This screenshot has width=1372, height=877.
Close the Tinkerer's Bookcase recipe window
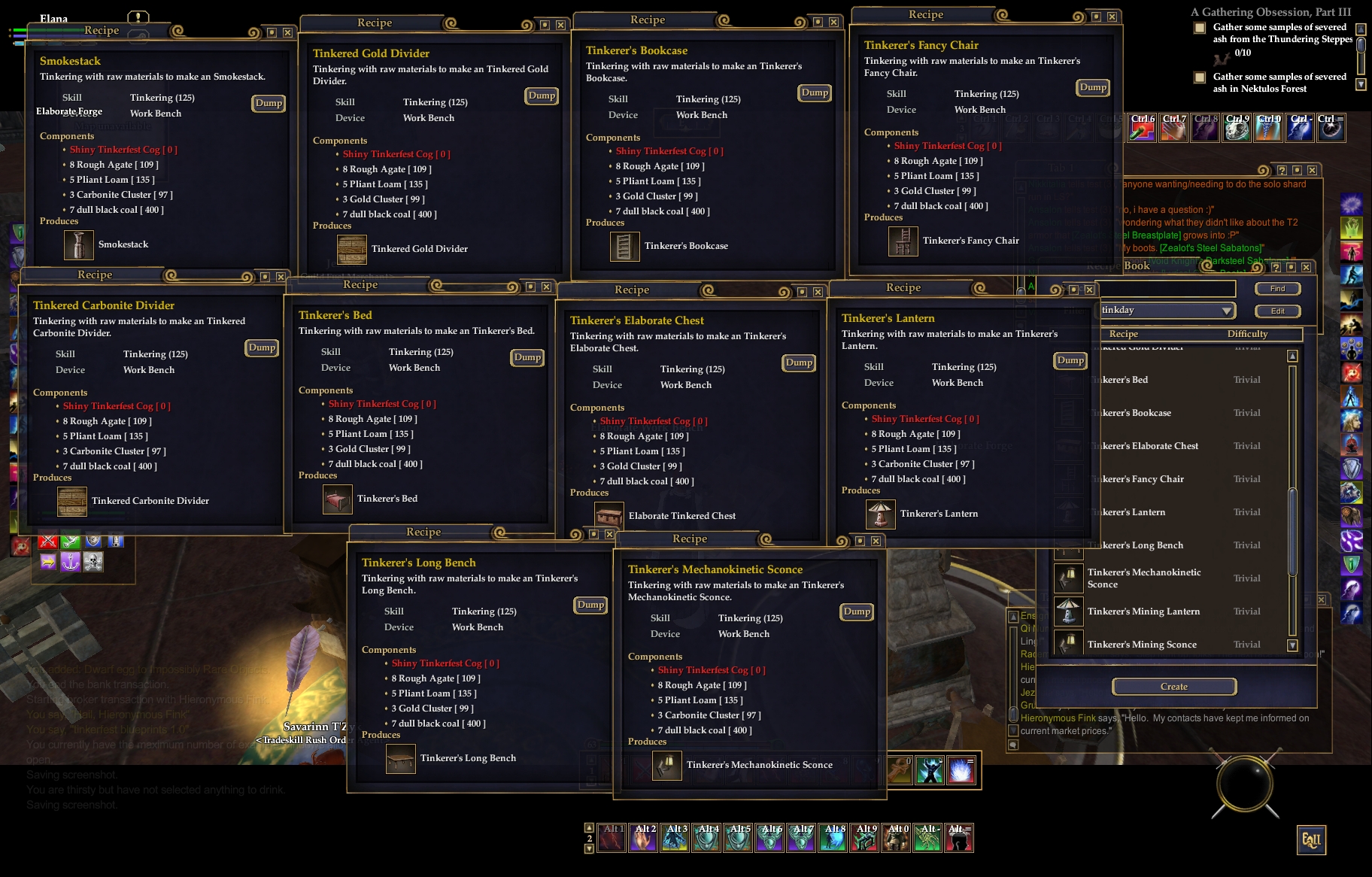coord(833,22)
